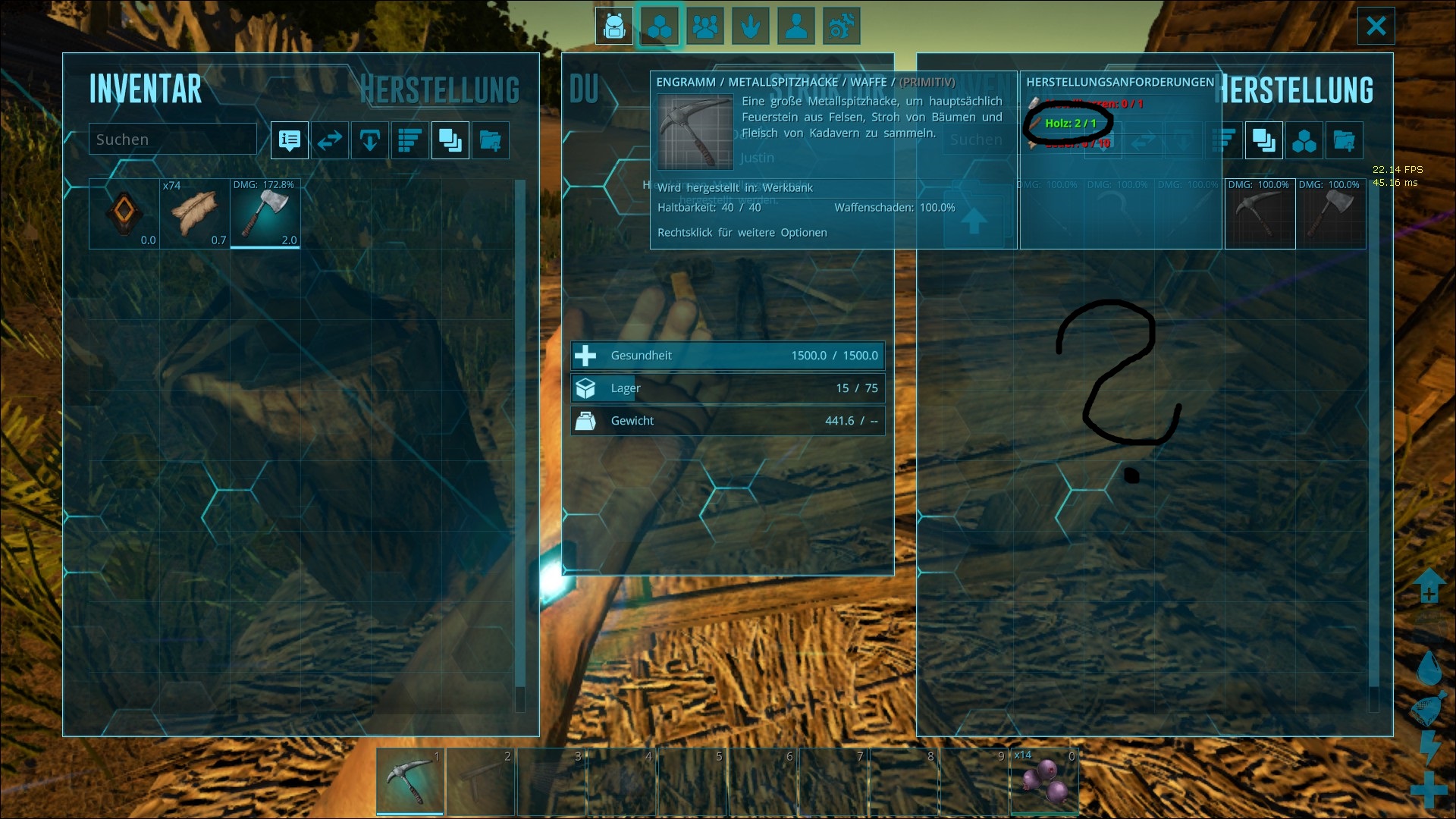The height and width of the screenshot is (819, 1456).
Task: Switch to the INVENTAR tab
Action: (x=146, y=89)
